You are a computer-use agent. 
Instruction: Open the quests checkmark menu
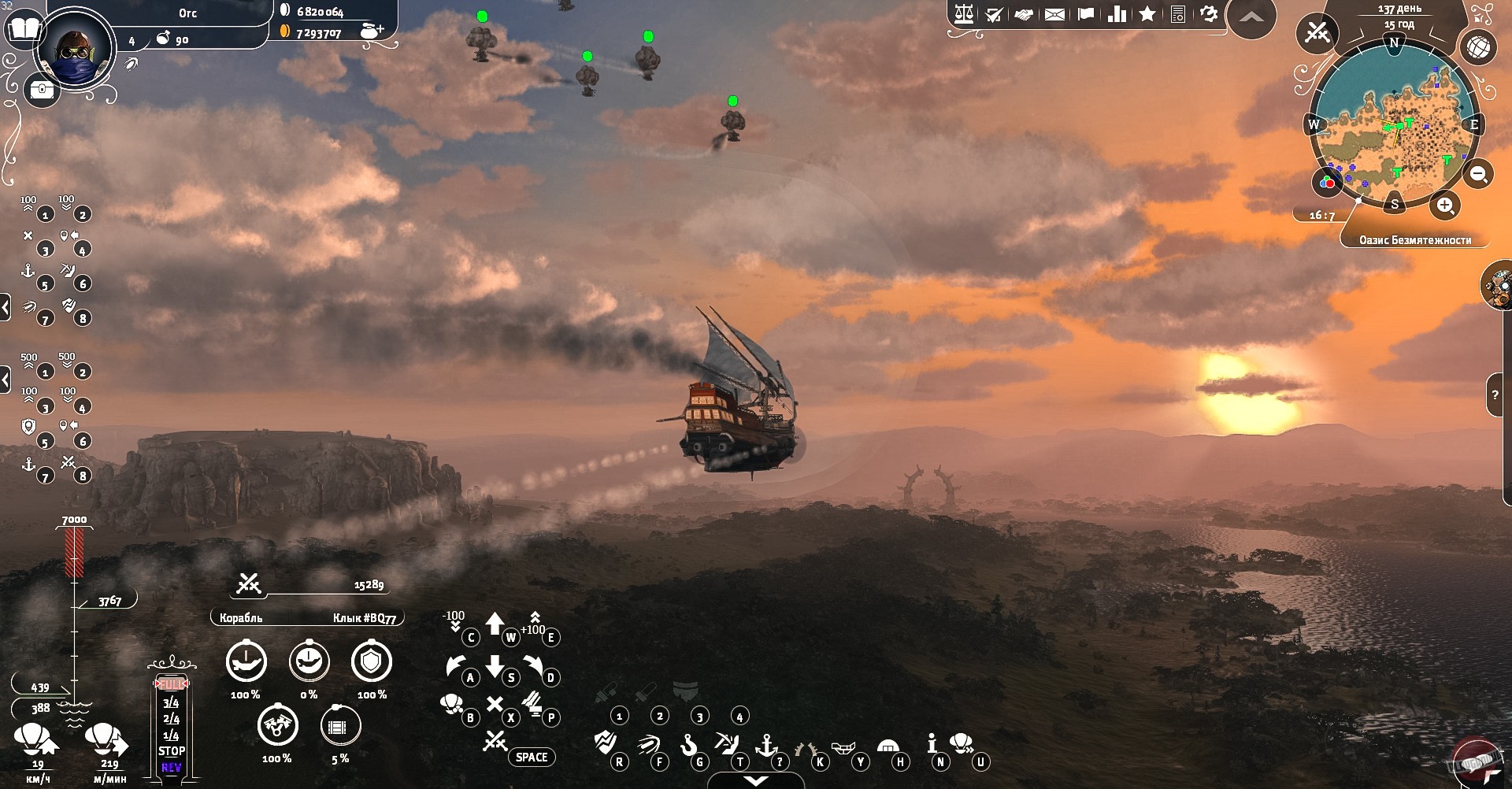pos(994,13)
